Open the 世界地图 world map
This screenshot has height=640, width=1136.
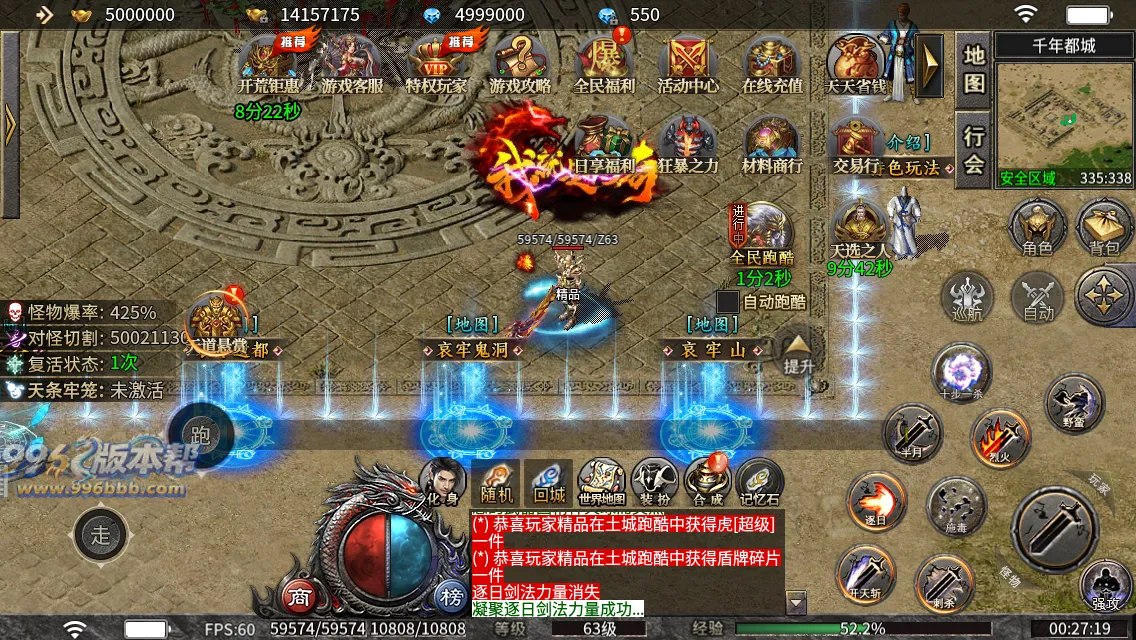(x=601, y=482)
